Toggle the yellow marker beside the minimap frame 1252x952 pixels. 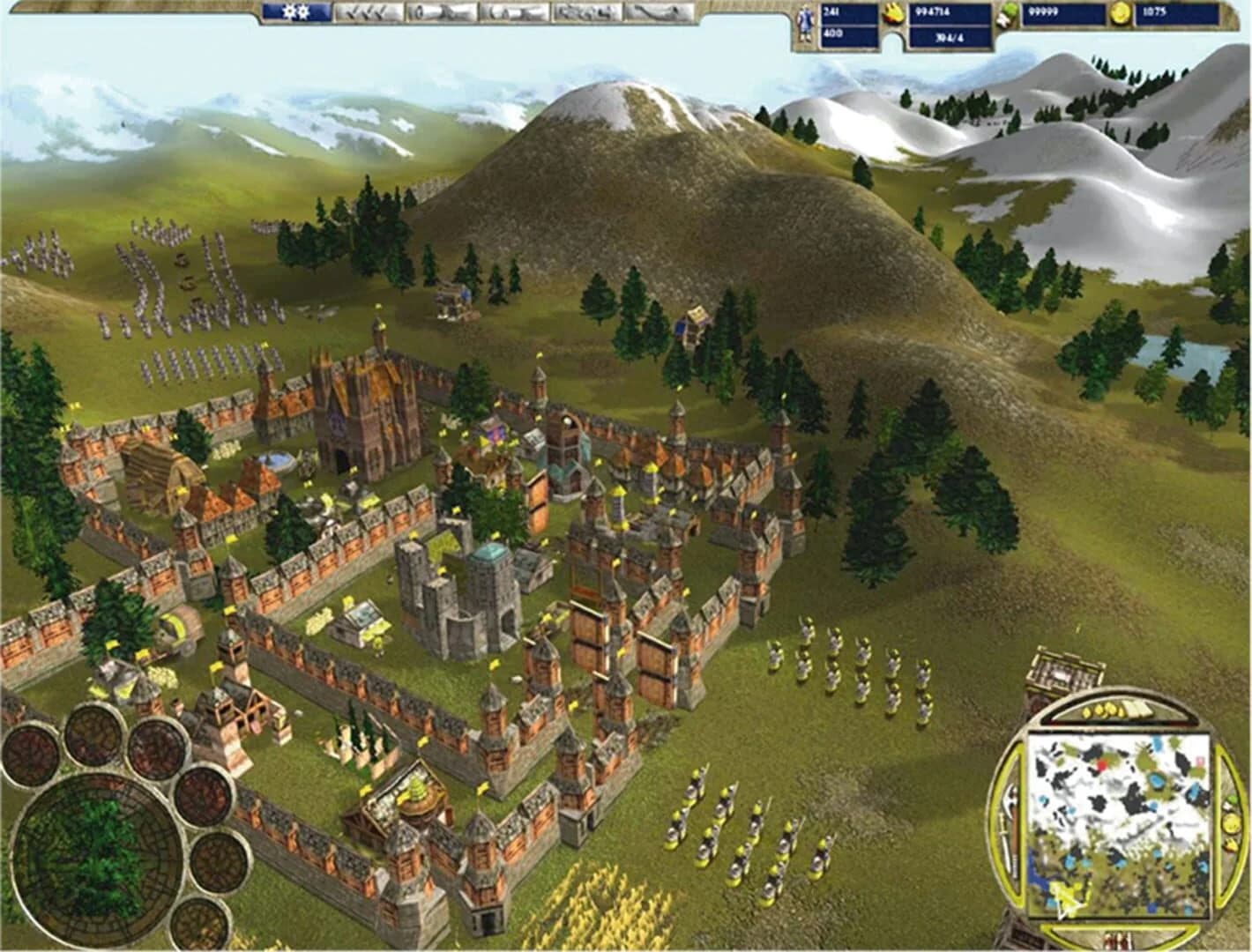[x=1231, y=824]
